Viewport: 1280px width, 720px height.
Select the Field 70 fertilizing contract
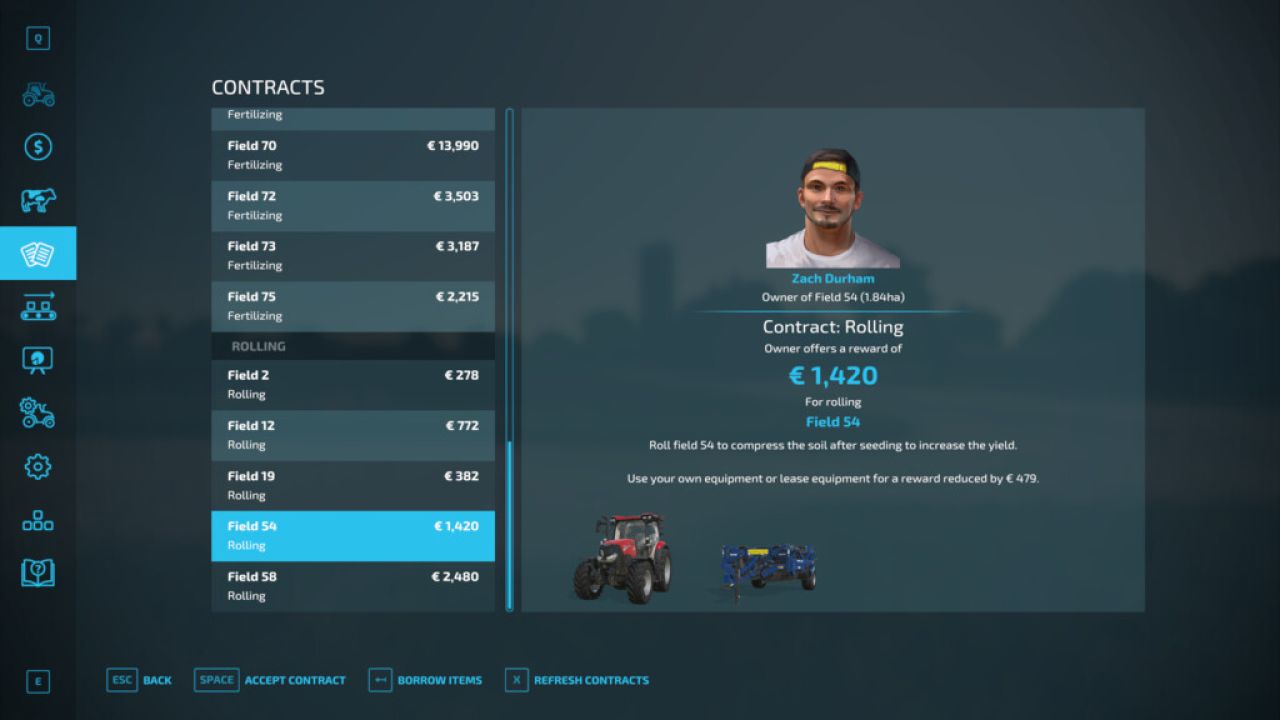click(x=352, y=155)
